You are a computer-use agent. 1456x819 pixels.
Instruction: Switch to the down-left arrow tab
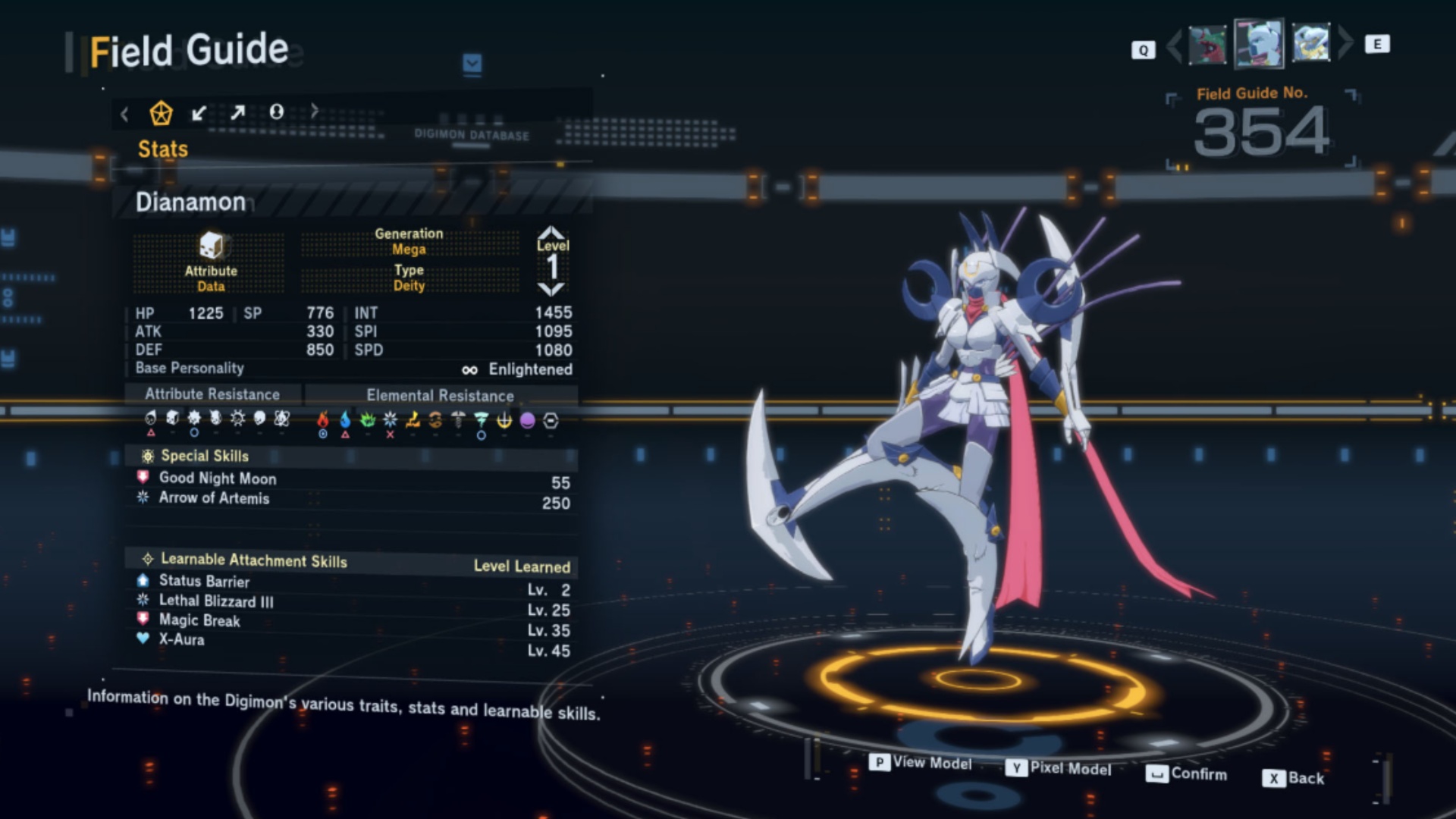click(199, 114)
